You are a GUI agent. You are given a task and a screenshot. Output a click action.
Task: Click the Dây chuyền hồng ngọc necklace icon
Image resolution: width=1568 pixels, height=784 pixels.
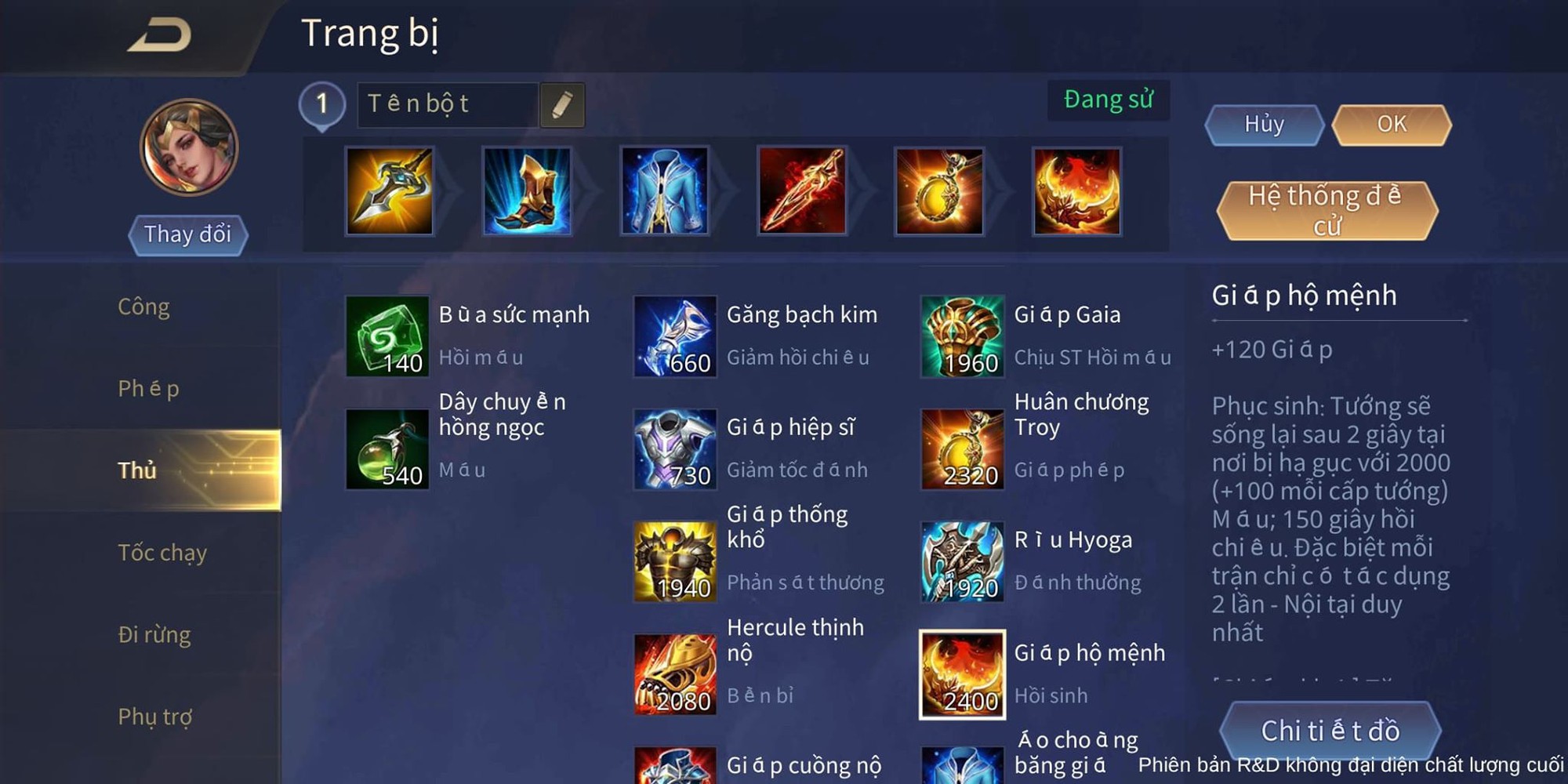pyautogui.click(x=387, y=450)
